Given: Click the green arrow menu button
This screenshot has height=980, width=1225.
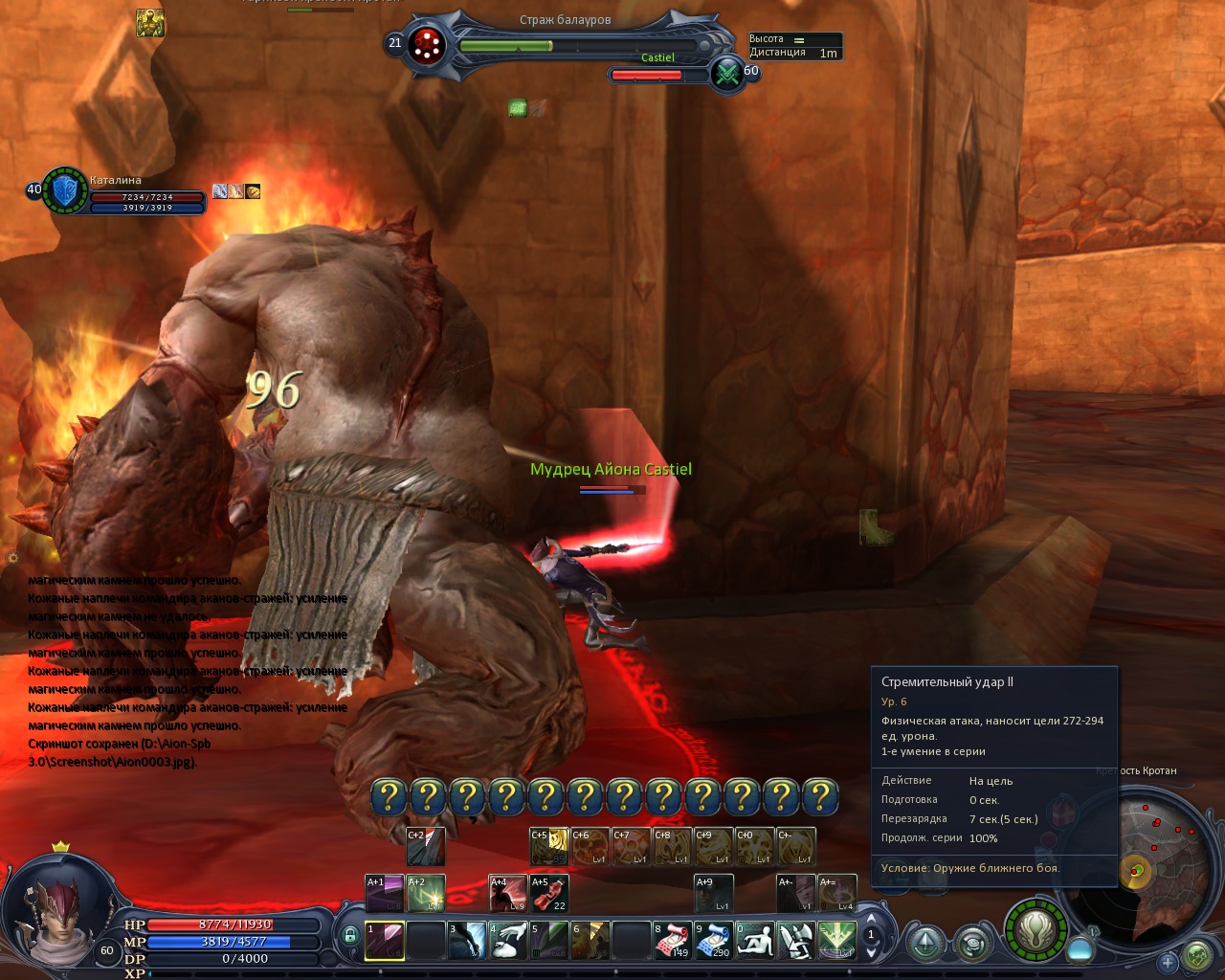Looking at the screenshot, I should point(926,945).
